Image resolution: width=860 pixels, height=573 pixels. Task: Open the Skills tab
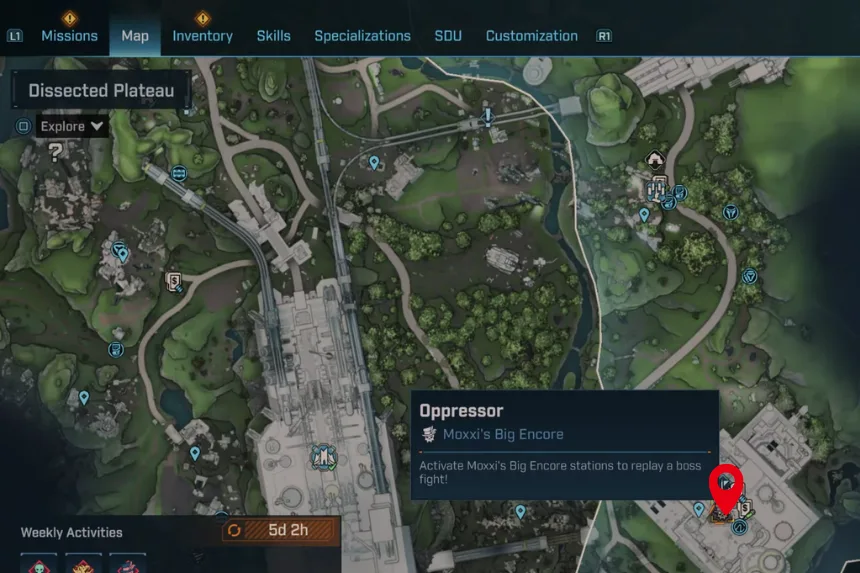pyautogui.click(x=273, y=36)
